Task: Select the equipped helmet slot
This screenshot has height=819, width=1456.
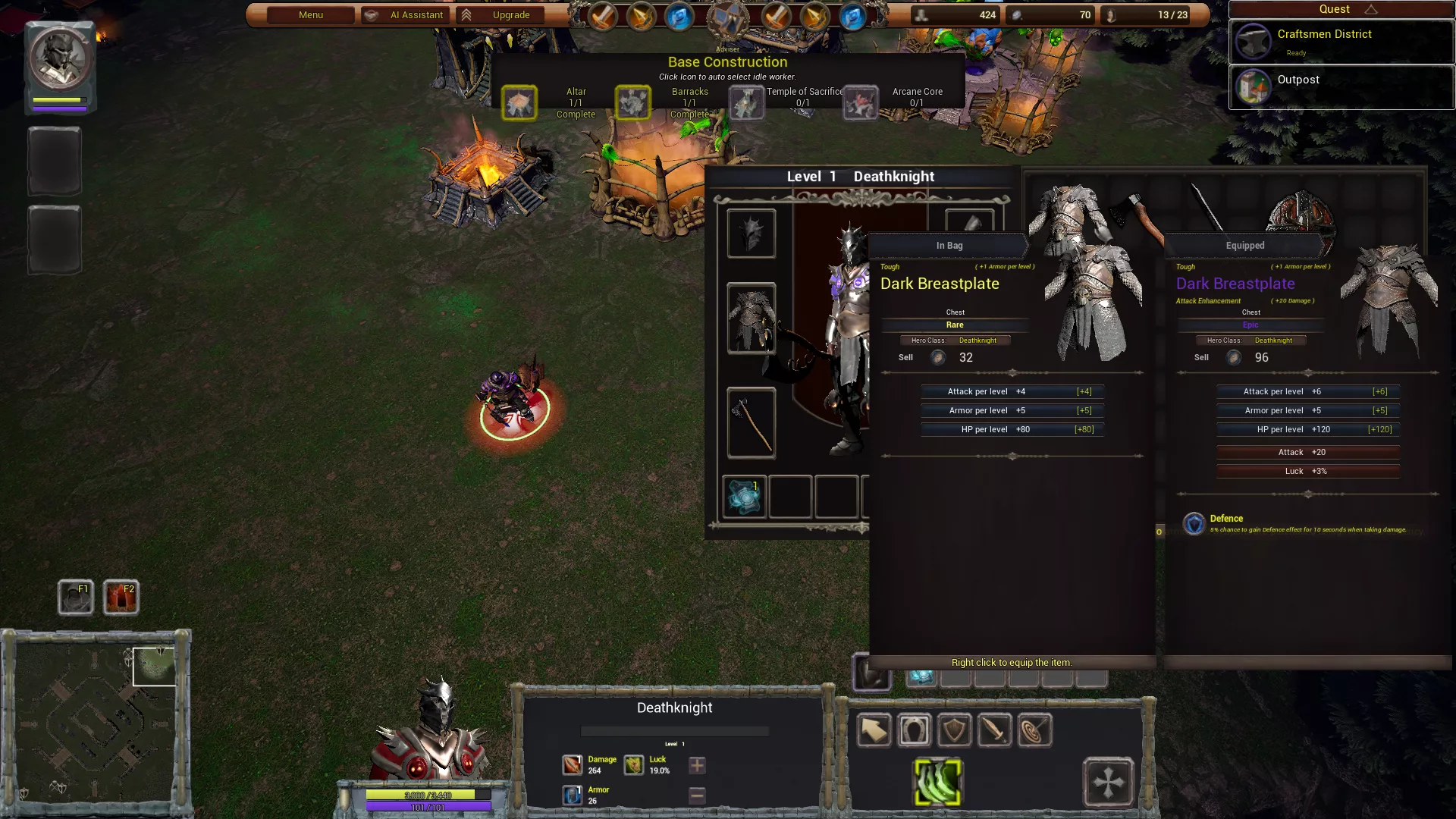Action: point(751,234)
